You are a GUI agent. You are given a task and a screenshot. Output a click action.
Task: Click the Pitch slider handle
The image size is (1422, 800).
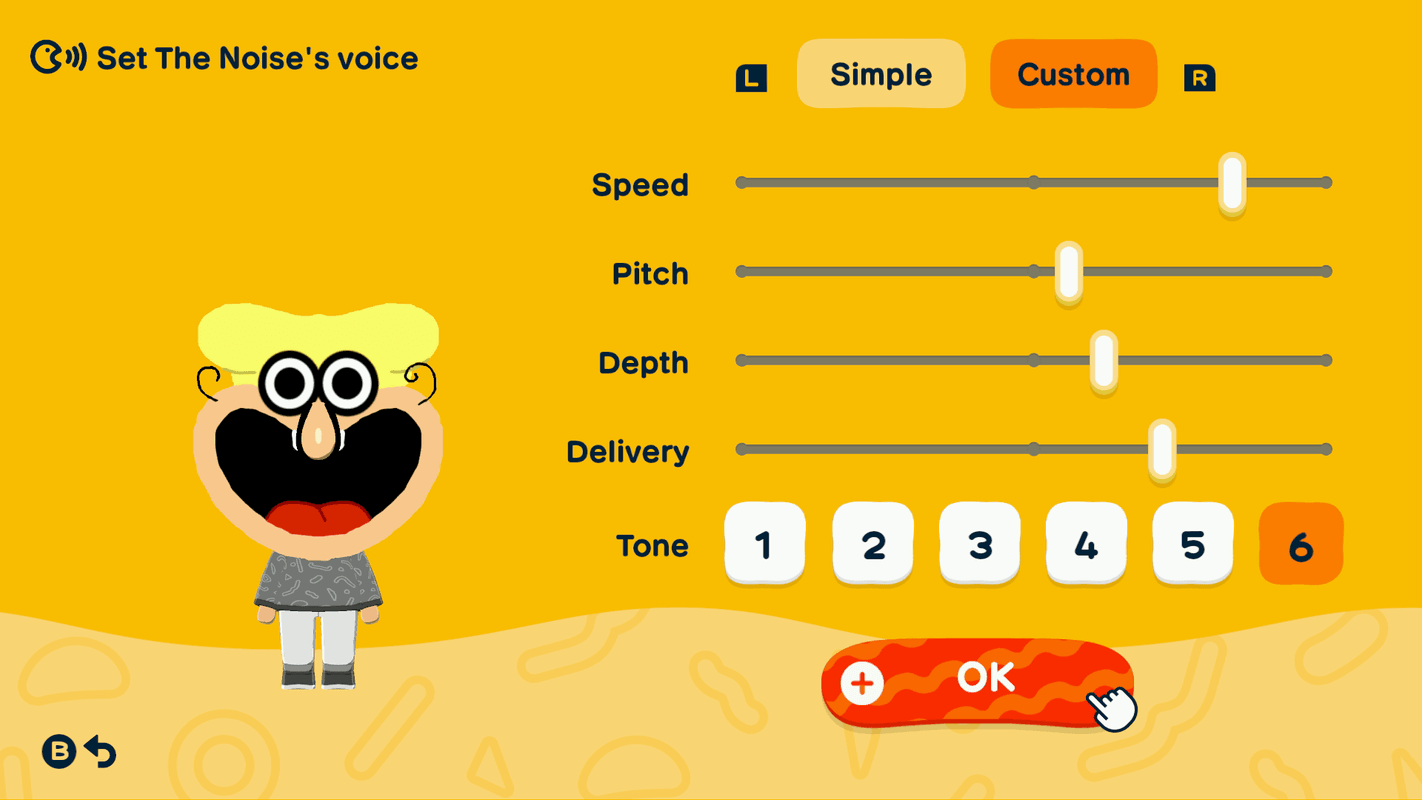1067,270
